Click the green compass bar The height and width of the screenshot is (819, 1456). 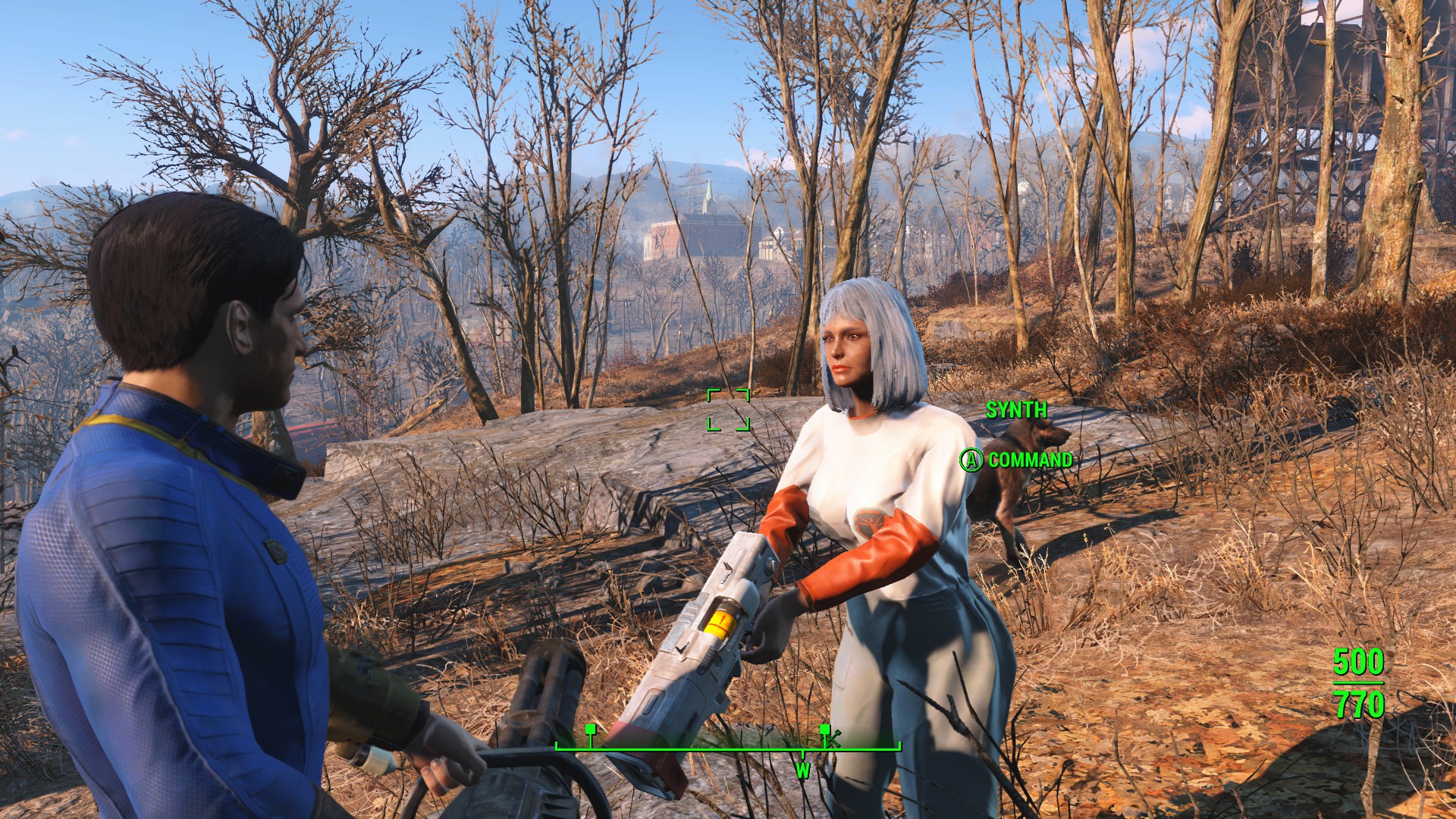click(728, 748)
